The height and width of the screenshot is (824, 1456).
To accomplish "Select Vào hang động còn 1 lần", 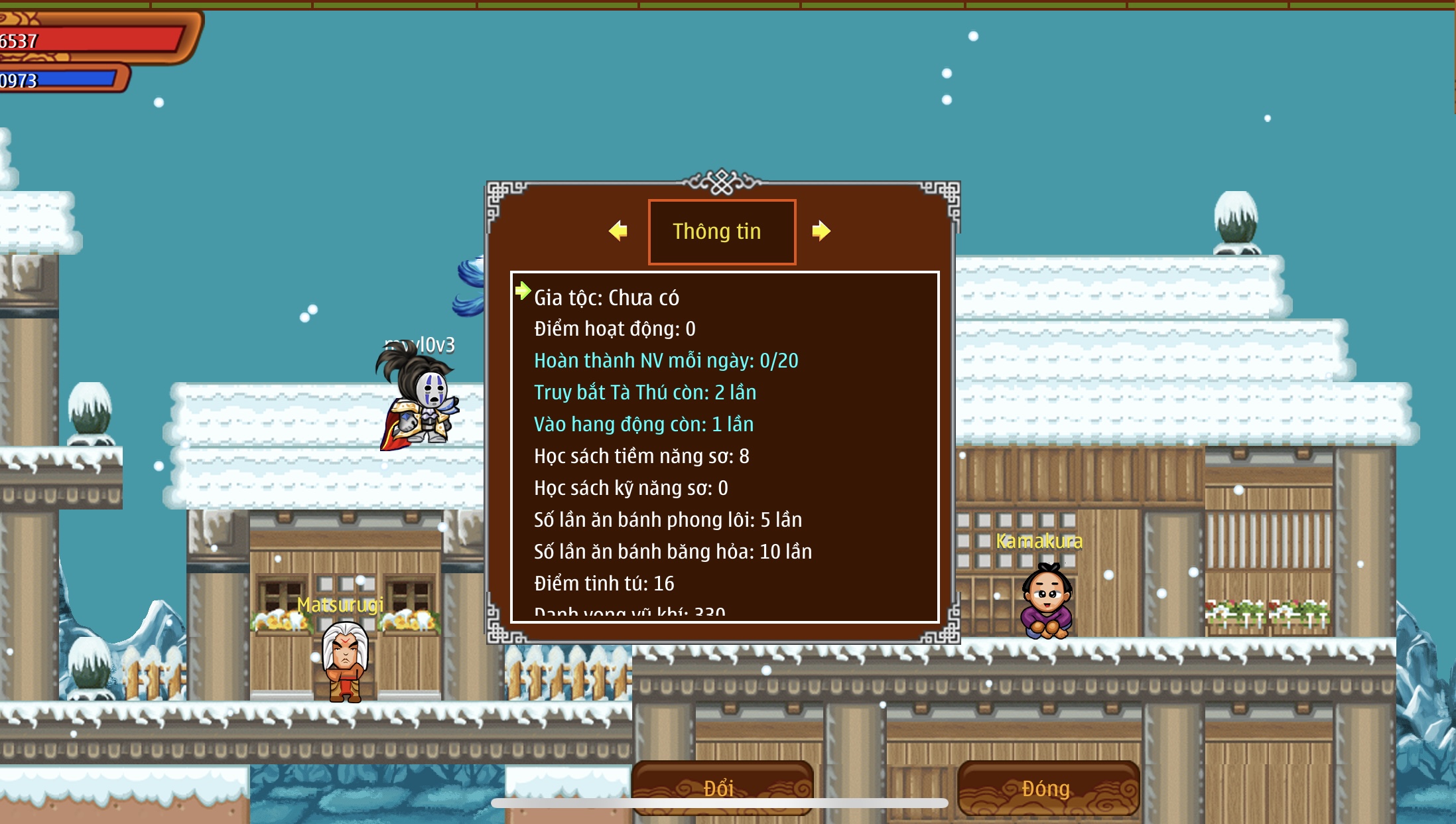I will (643, 425).
